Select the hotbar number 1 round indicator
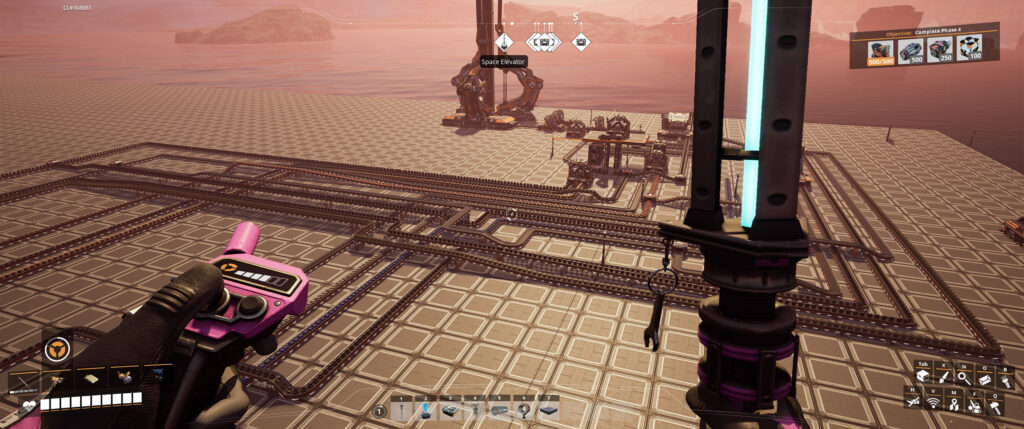 tap(380, 411)
